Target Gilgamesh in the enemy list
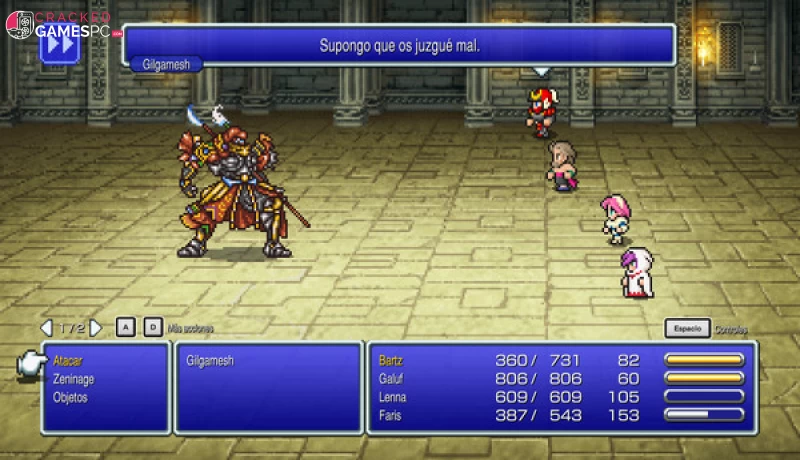The height and width of the screenshot is (460, 800). point(210,360)
